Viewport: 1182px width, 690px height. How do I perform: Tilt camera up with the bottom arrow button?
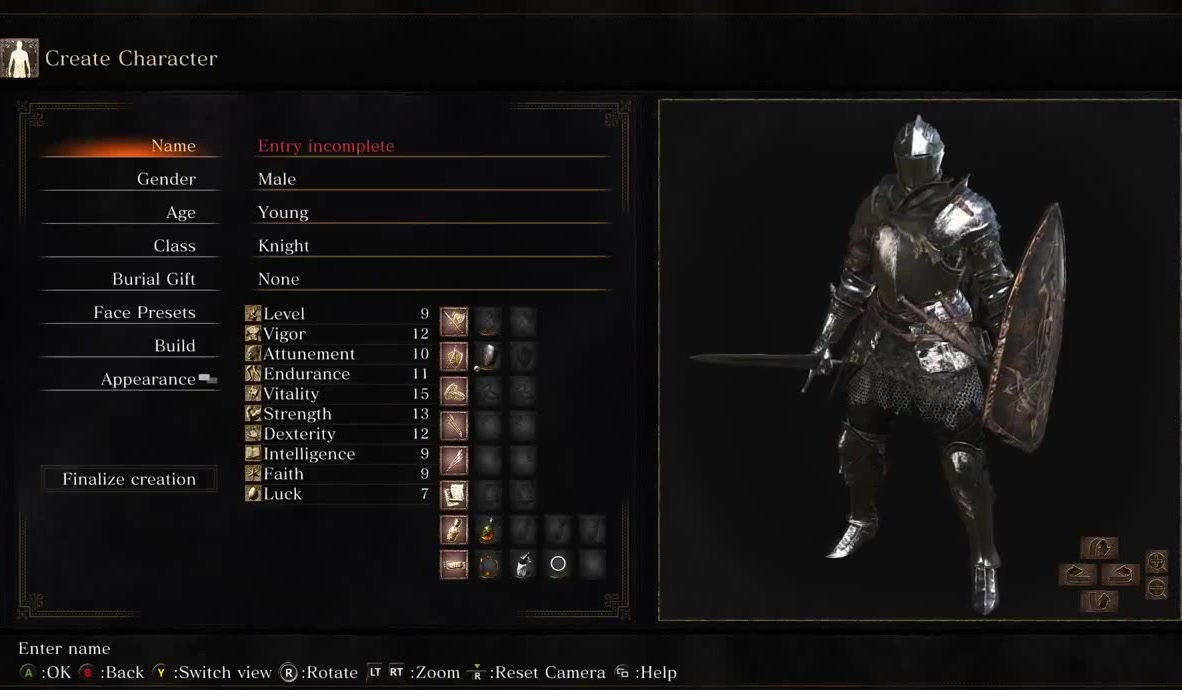1099,601
